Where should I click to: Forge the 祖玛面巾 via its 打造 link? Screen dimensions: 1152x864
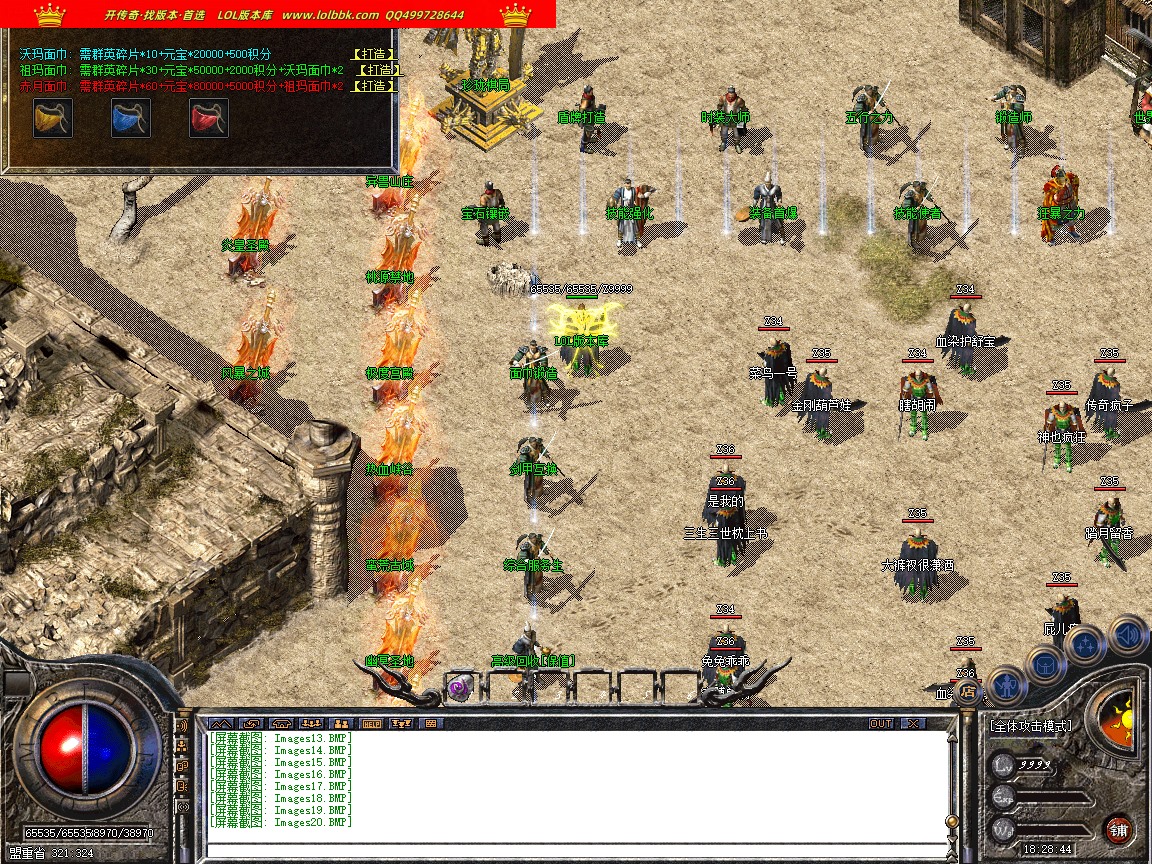coord(379,70)
